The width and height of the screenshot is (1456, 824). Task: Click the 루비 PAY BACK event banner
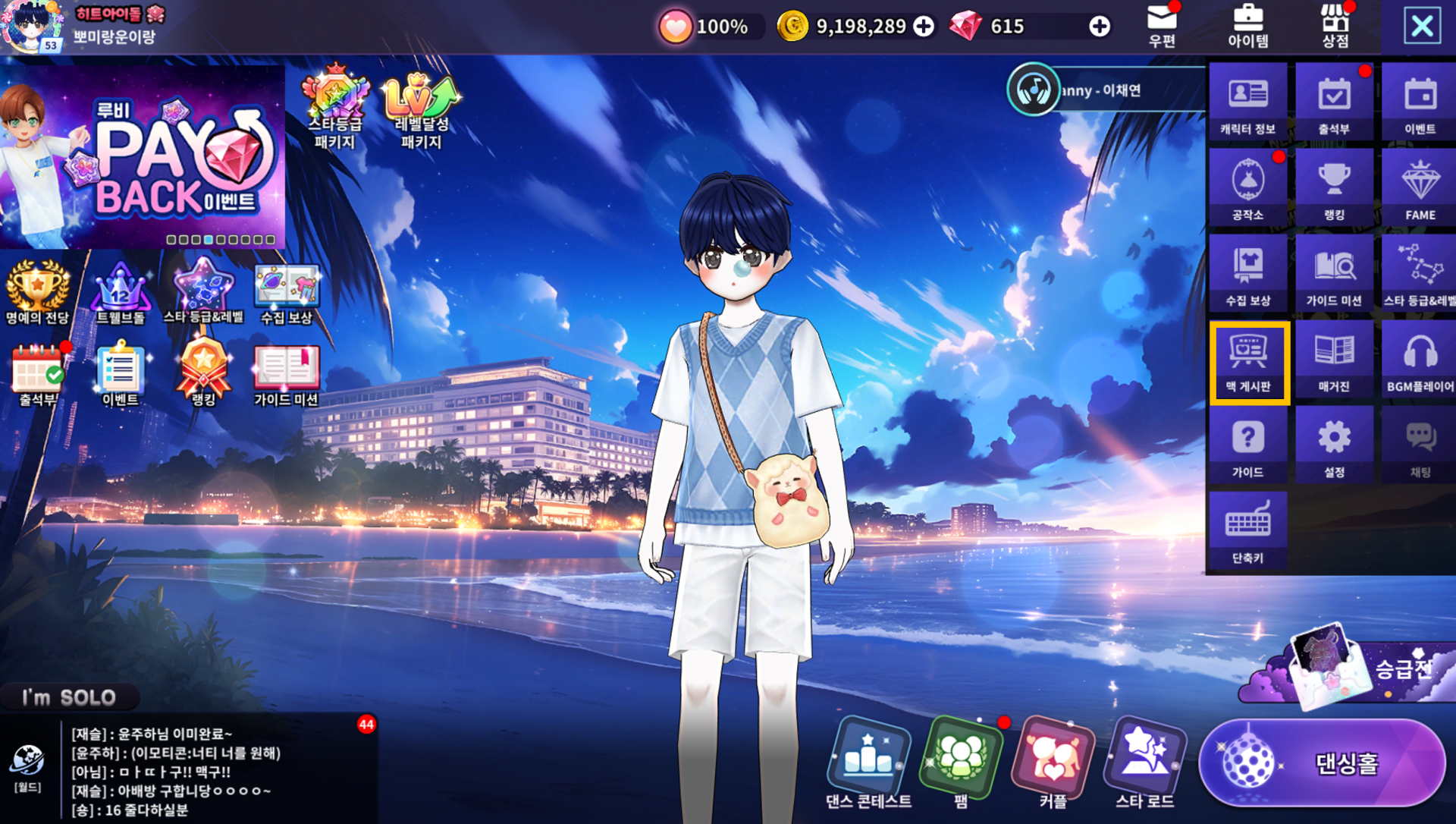pos(143,156)
